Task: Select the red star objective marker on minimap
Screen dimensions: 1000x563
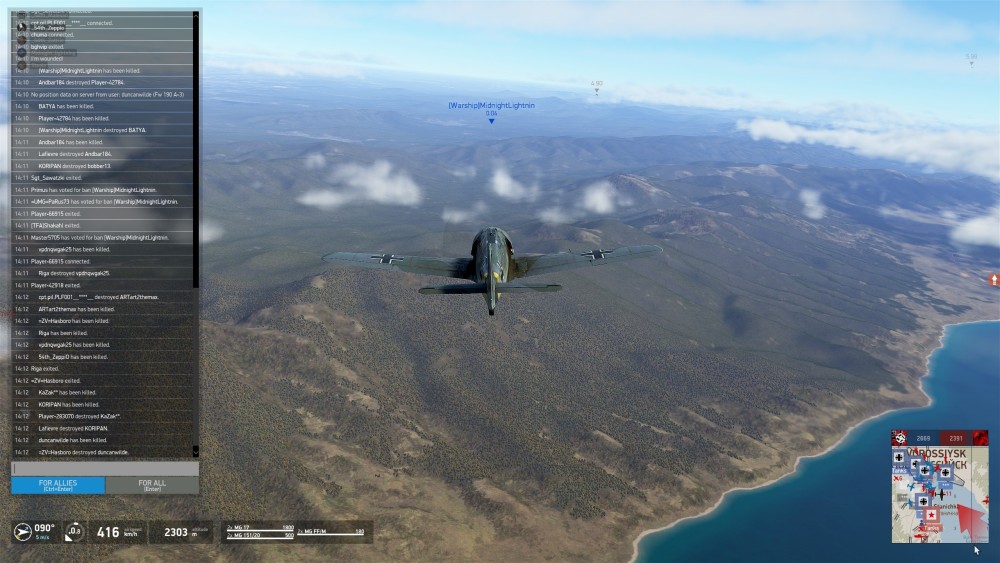Action: coord(932,515)
